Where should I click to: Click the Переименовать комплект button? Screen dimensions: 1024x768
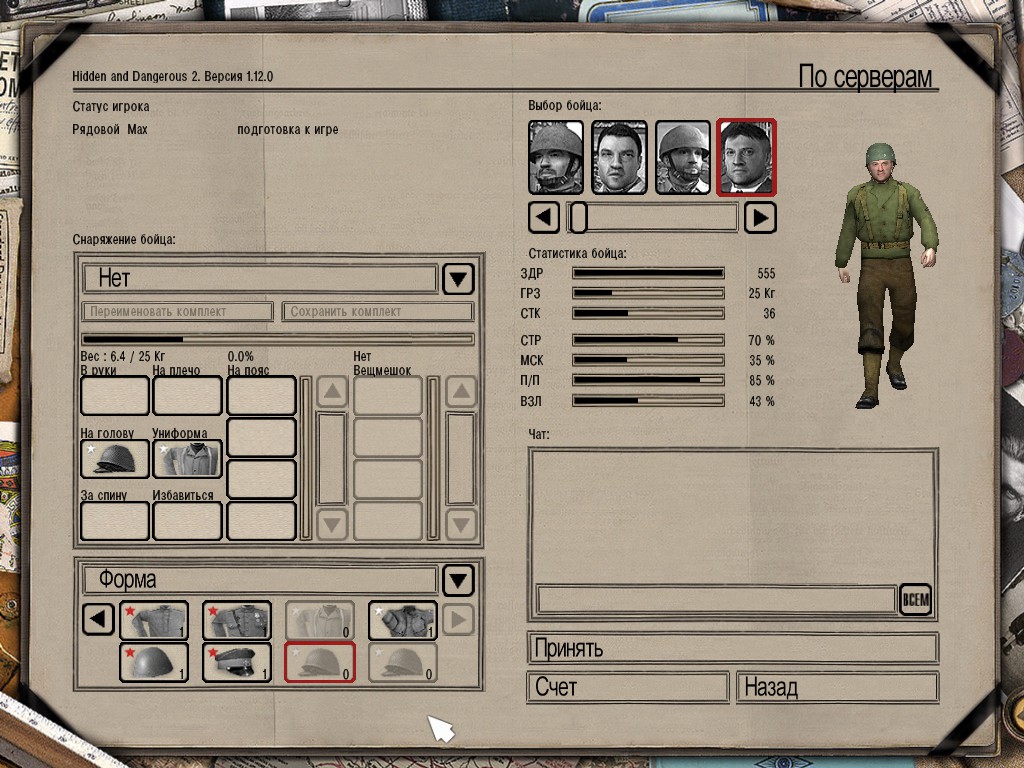point(177,312)
